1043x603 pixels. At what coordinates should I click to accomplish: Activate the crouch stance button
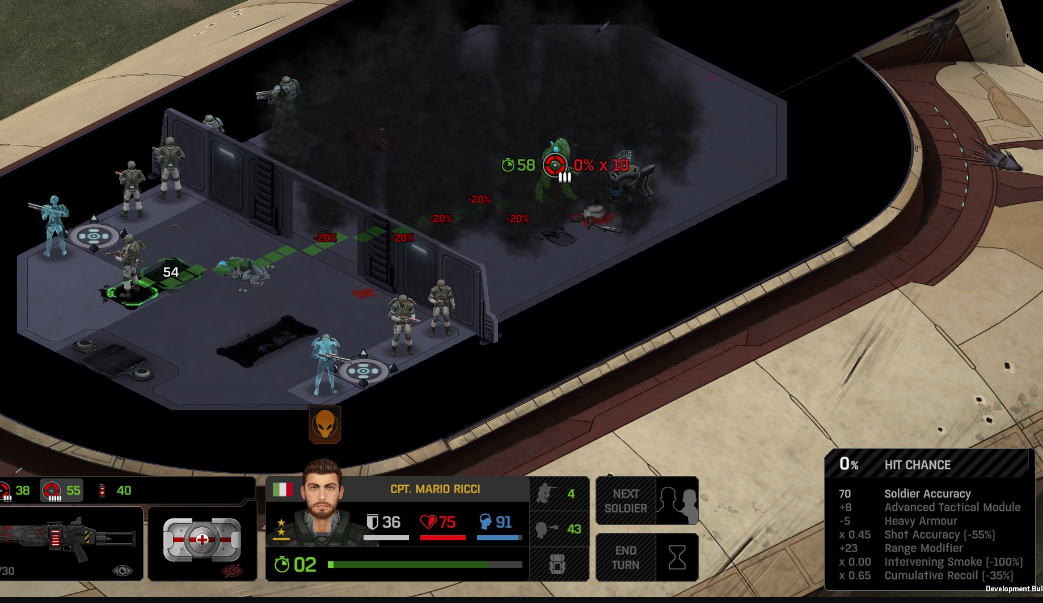pos(556,493)
